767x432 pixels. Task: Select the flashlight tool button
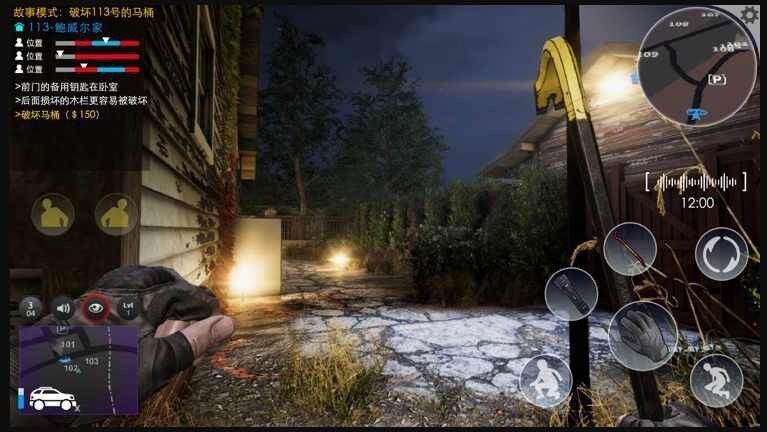click(x=571, y=294)
